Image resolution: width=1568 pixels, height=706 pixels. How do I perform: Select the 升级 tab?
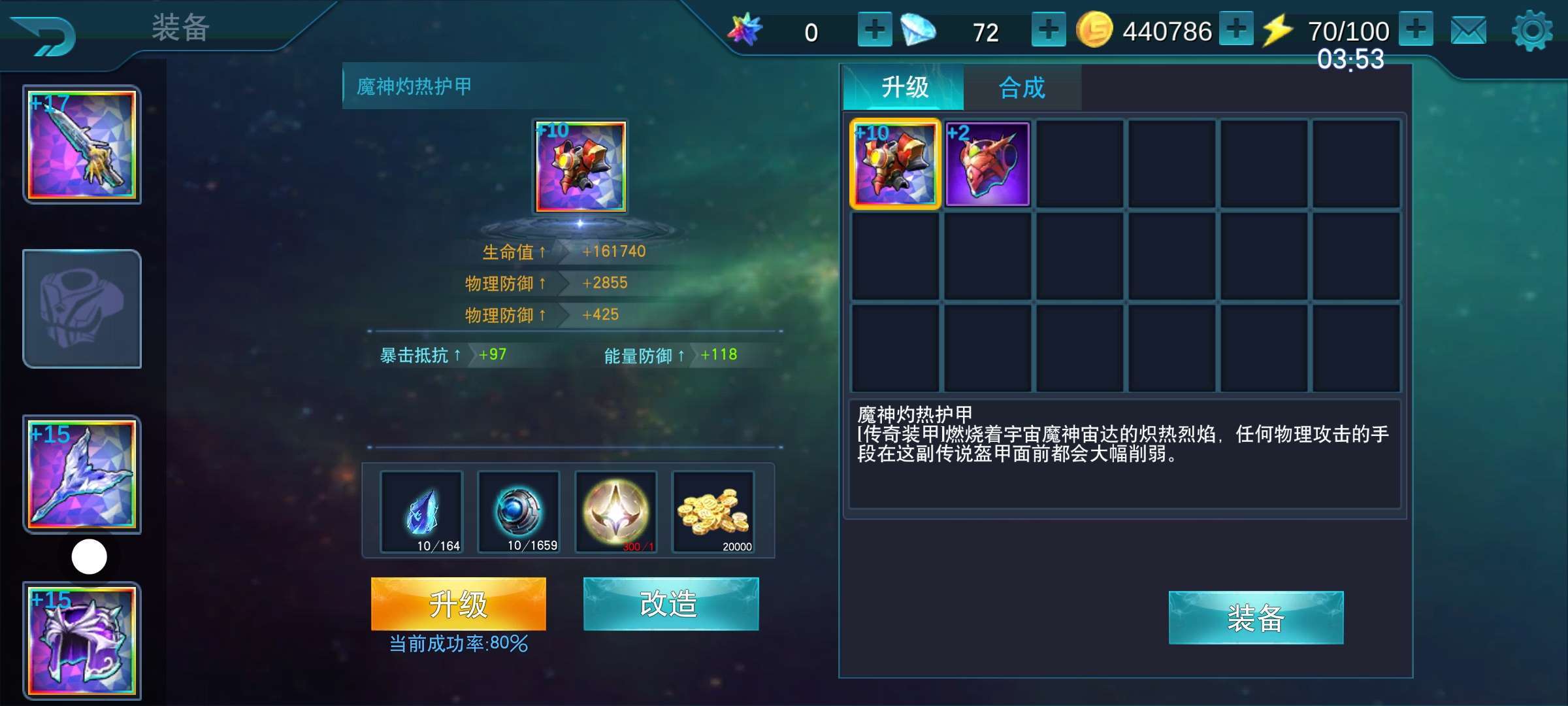point(904,88)
